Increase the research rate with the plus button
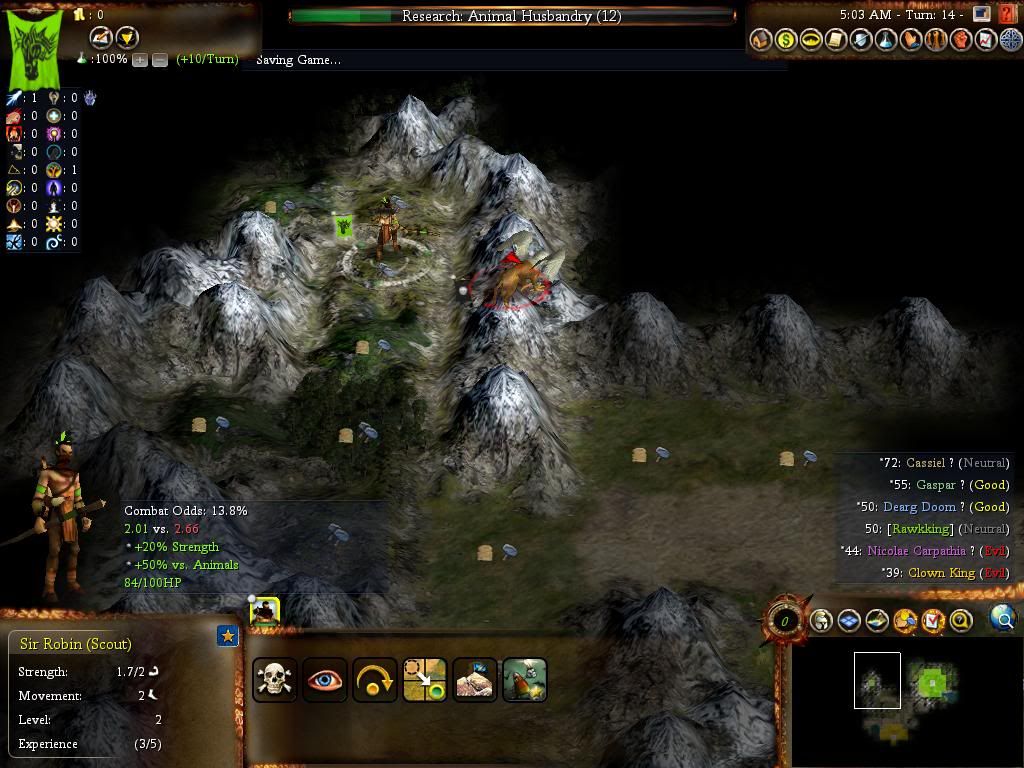 (140, 60)
